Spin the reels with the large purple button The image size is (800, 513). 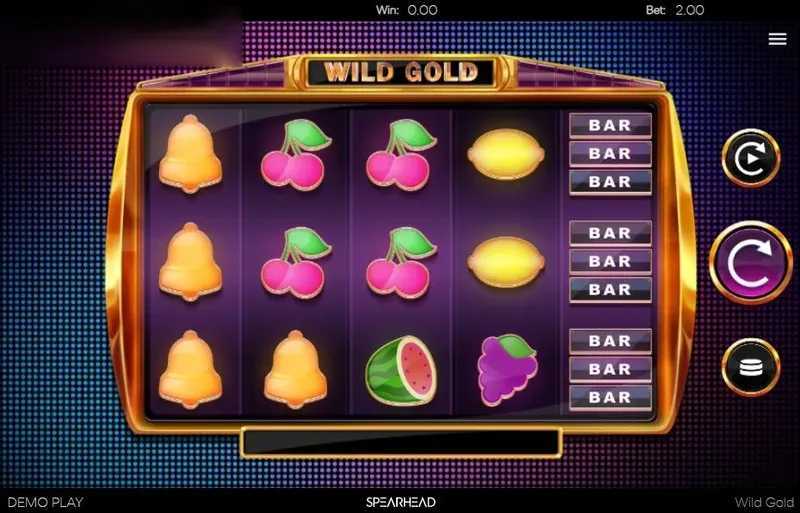tap(750, 262)
